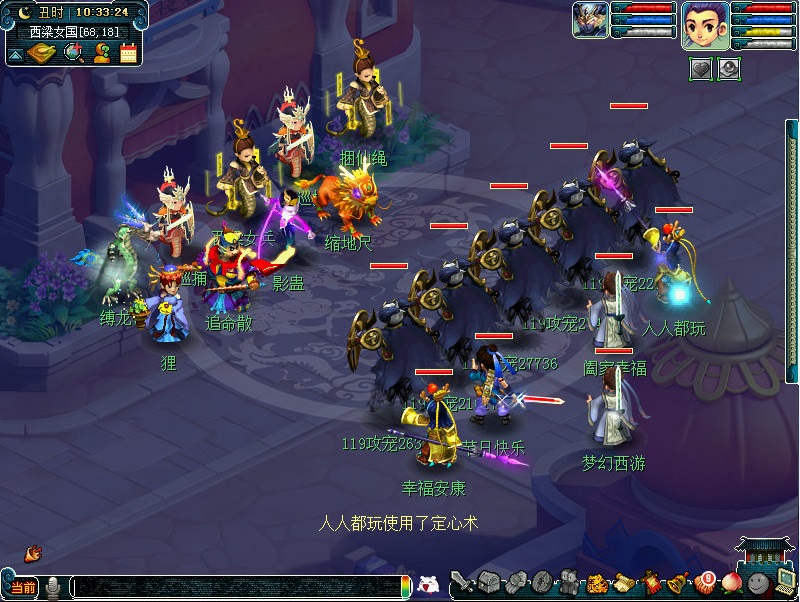Screen dimensions: 800x602
Task: Open the calendar events icon
Action: tap(128, 52)
